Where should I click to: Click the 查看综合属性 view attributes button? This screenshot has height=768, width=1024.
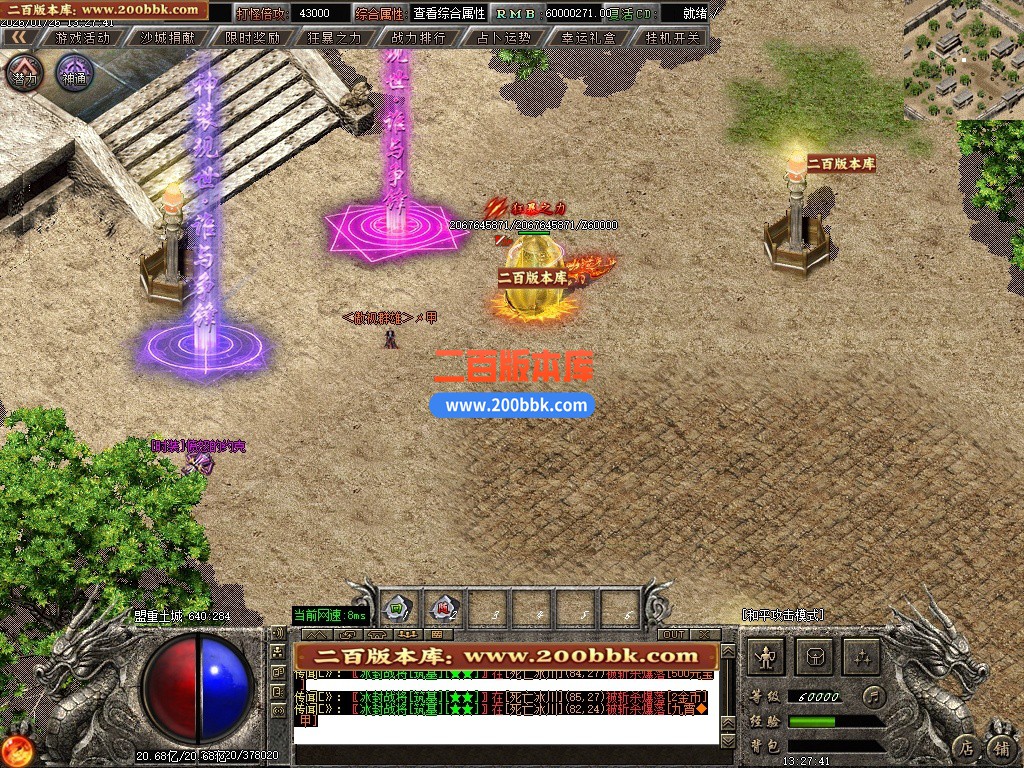[449, 14]
